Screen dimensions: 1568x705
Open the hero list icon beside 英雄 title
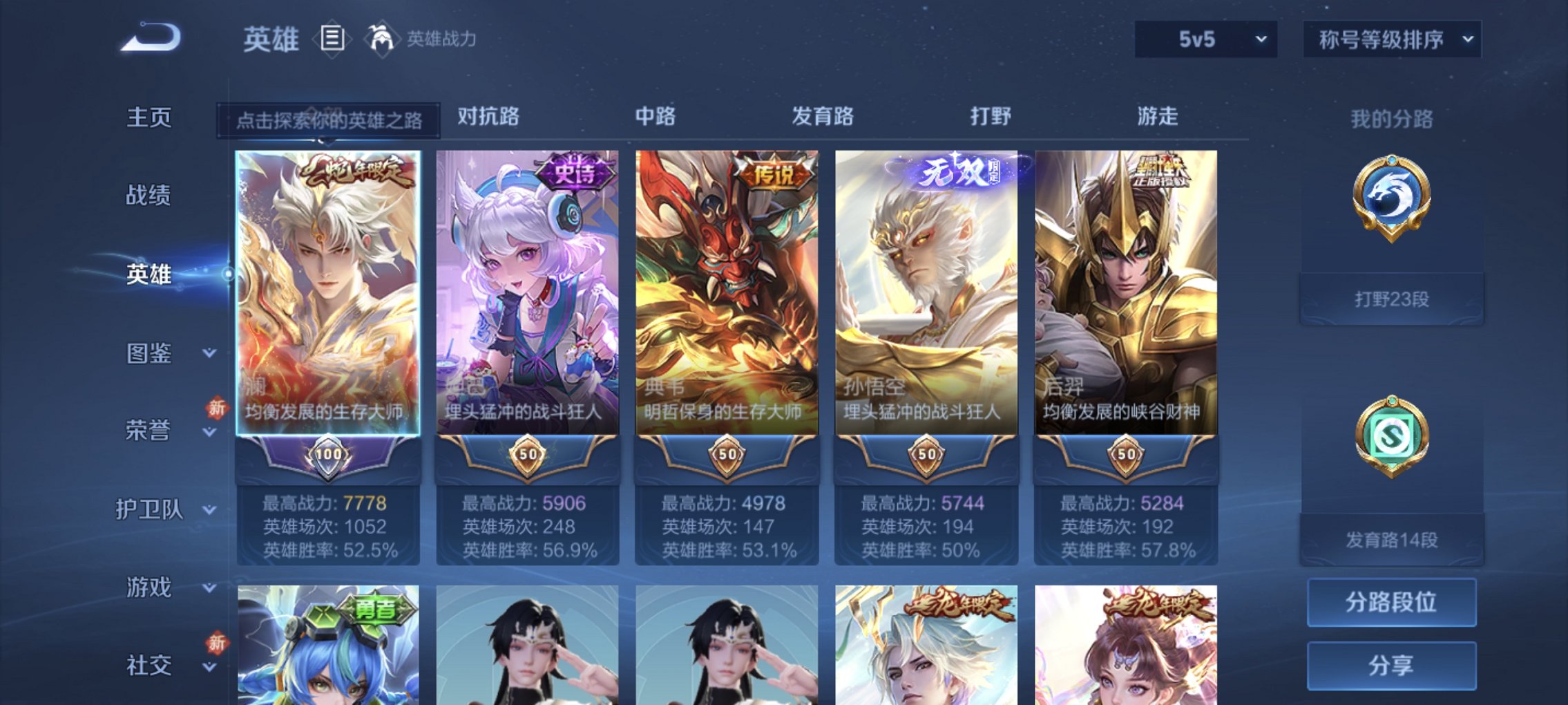332,38
